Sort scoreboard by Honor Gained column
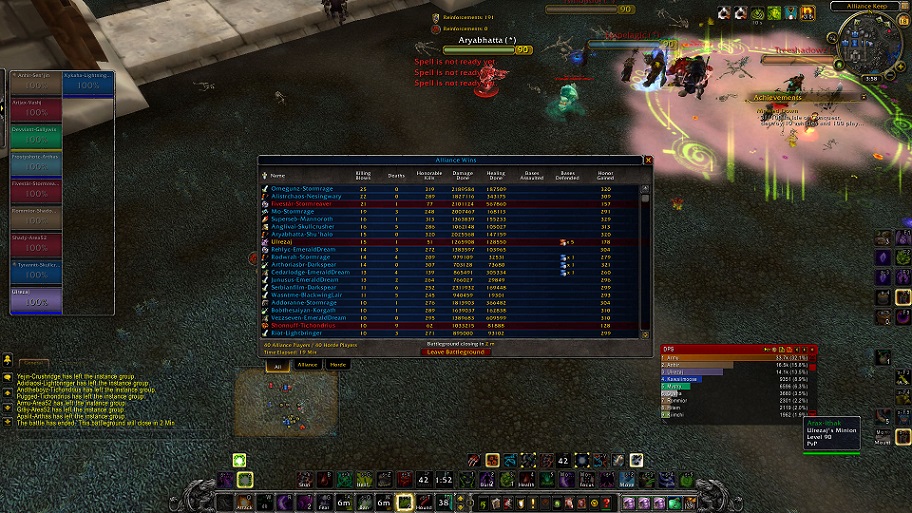 pos(604,175)
